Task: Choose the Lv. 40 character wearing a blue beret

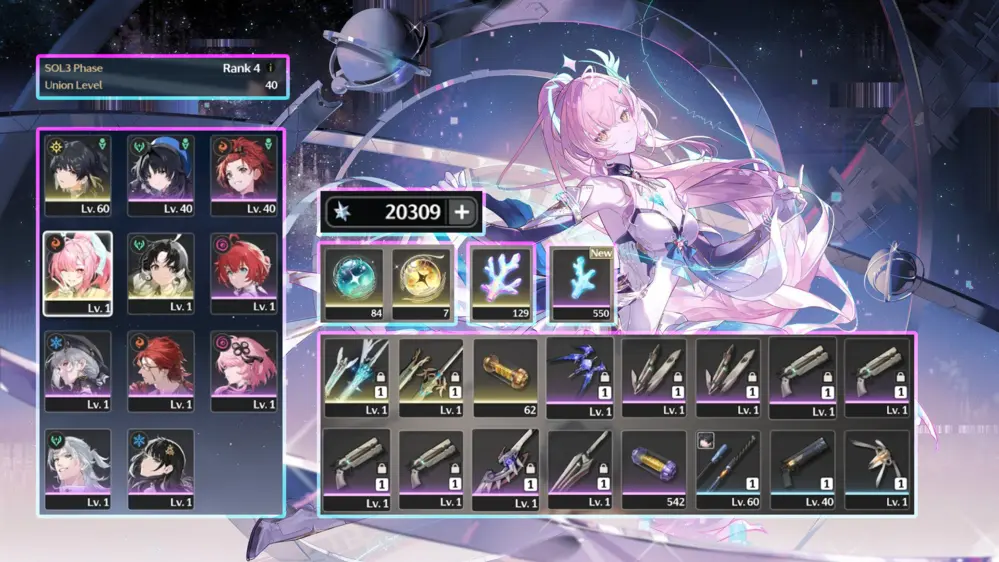Action: (x=161, y=174)
